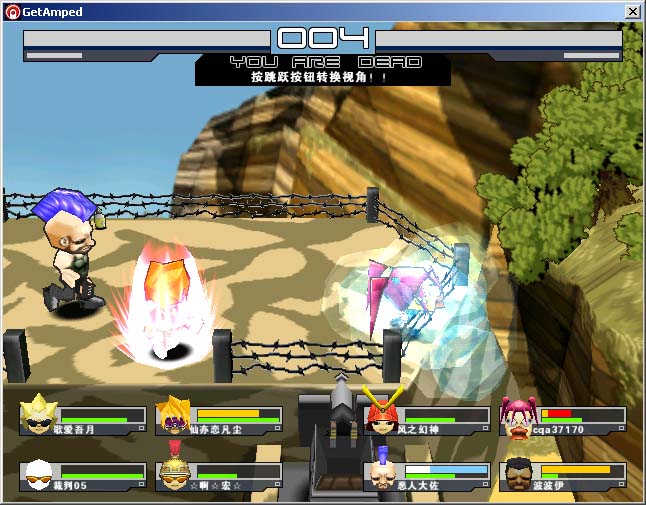Choose the 恶人大佐 mohawk player portrait
646x505 pixels.
pos(381,474)
